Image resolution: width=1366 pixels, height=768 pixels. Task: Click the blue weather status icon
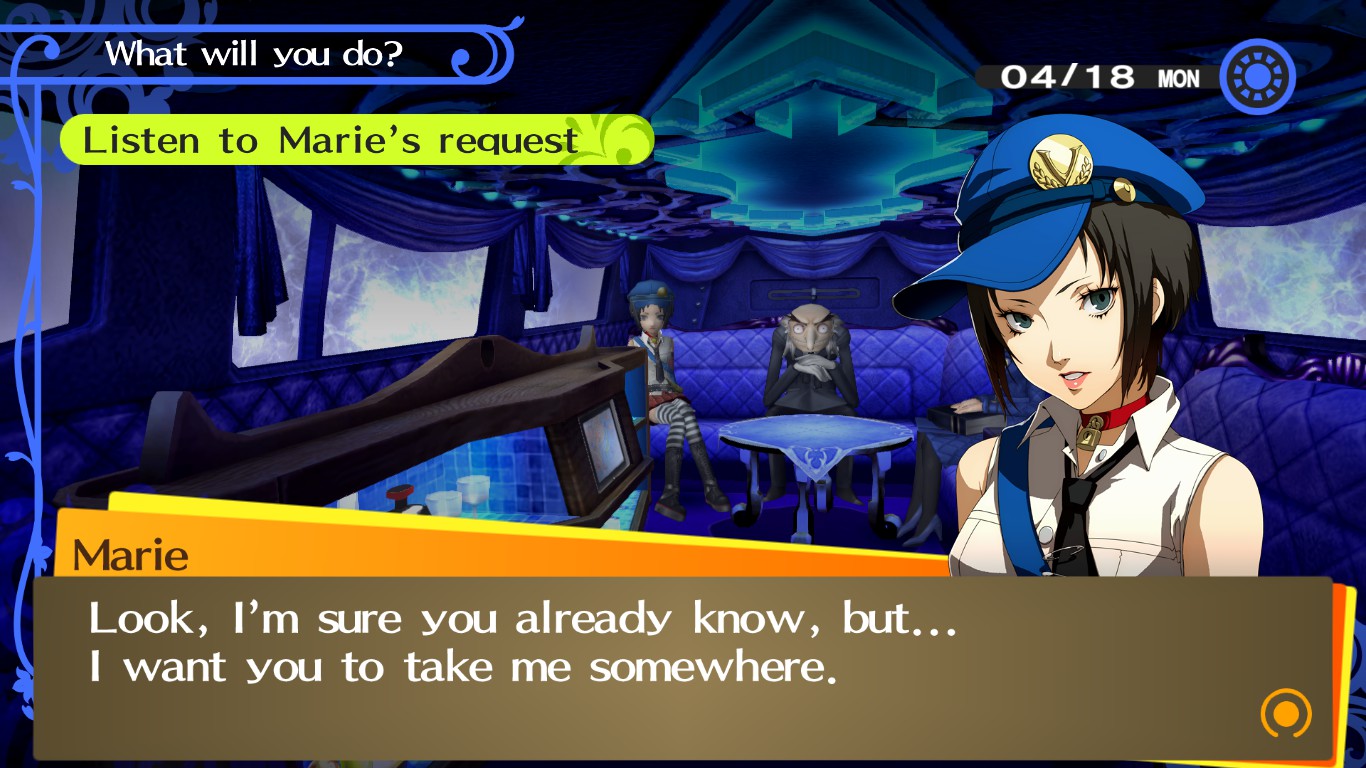click(1257, 74)
